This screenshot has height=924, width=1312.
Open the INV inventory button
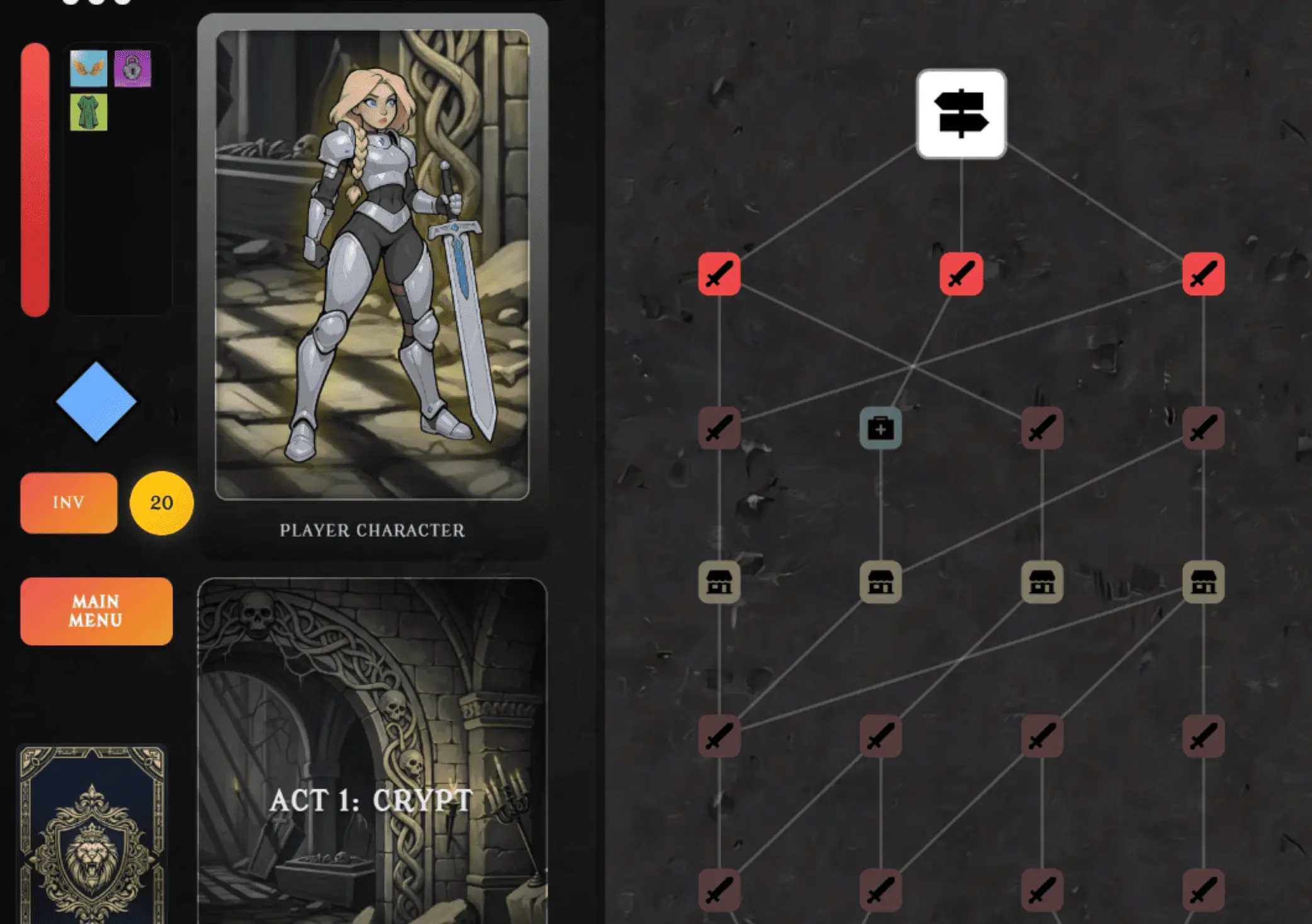coord(69,502)
